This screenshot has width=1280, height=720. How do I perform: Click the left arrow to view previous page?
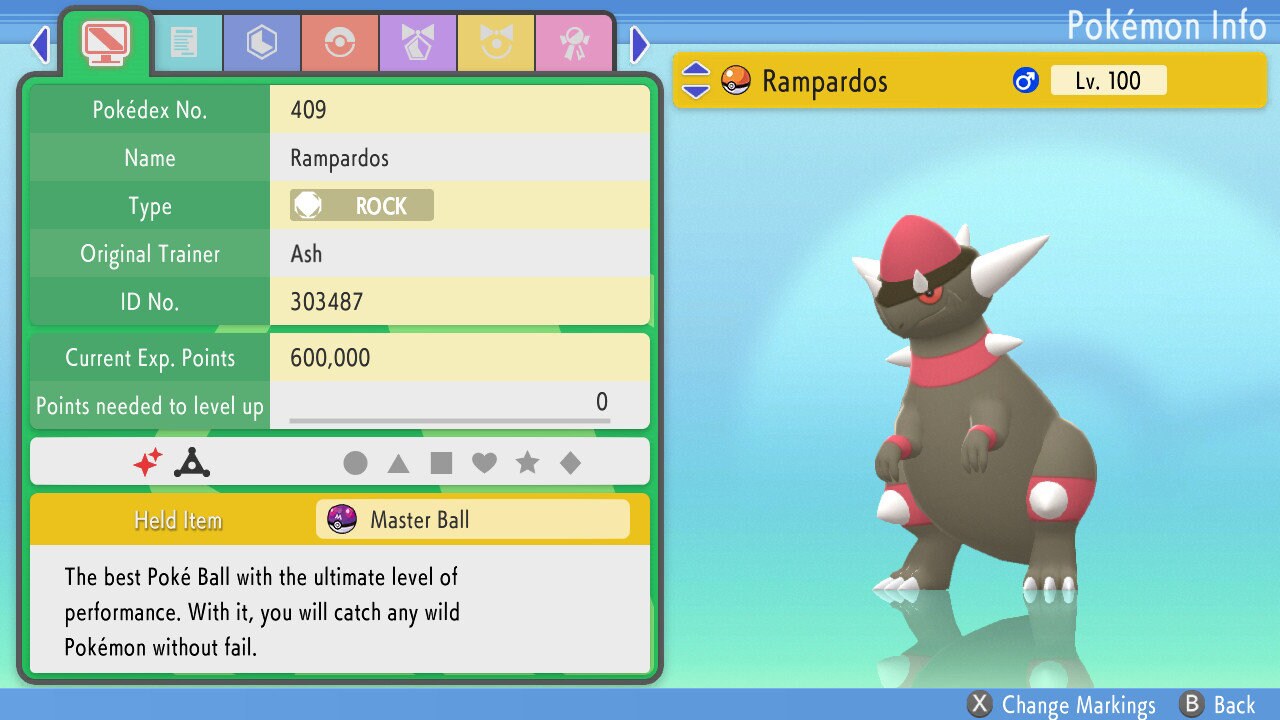click(39, 42)
